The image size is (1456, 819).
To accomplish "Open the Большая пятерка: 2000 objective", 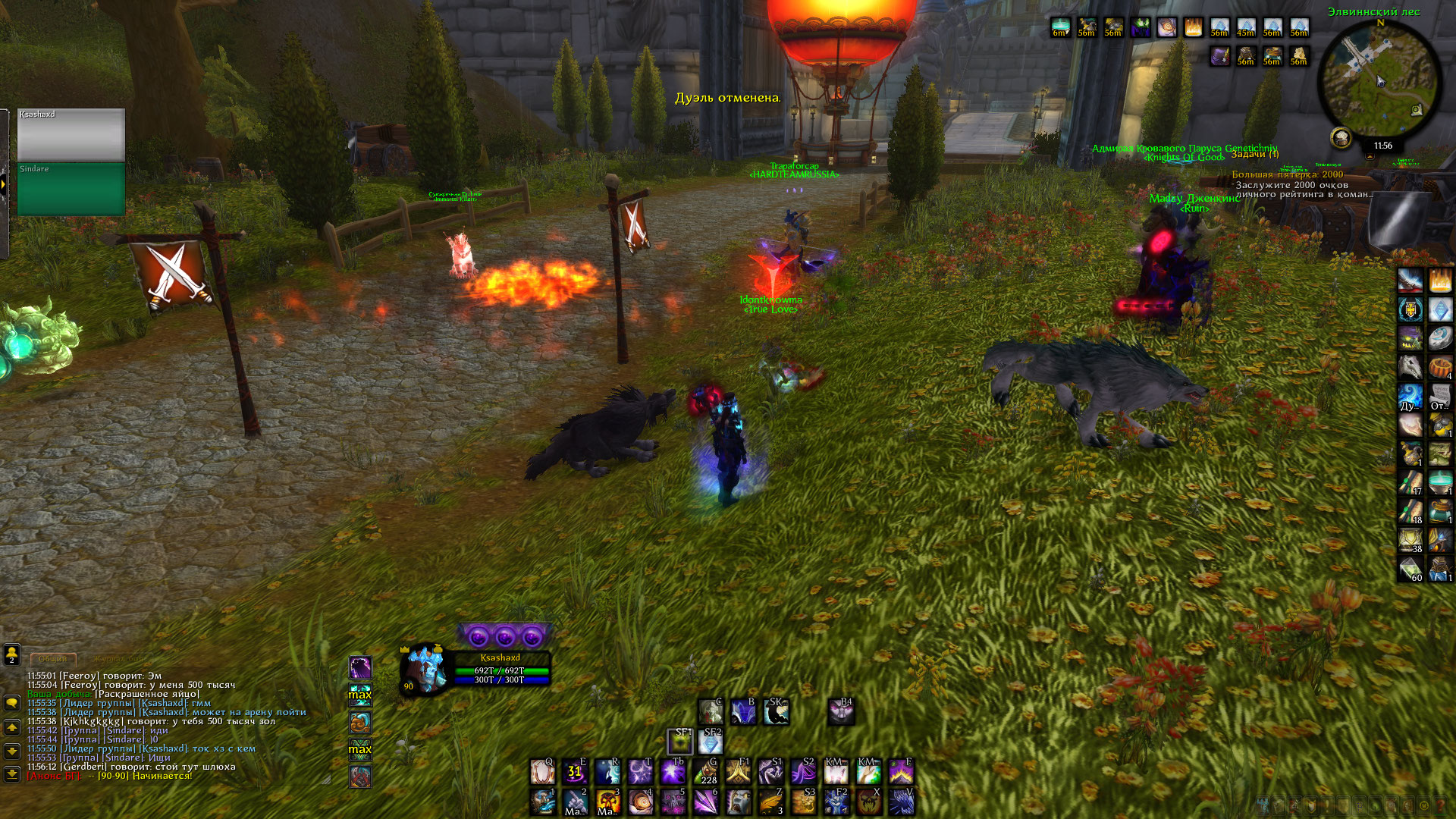I will tap(1287, 174).
